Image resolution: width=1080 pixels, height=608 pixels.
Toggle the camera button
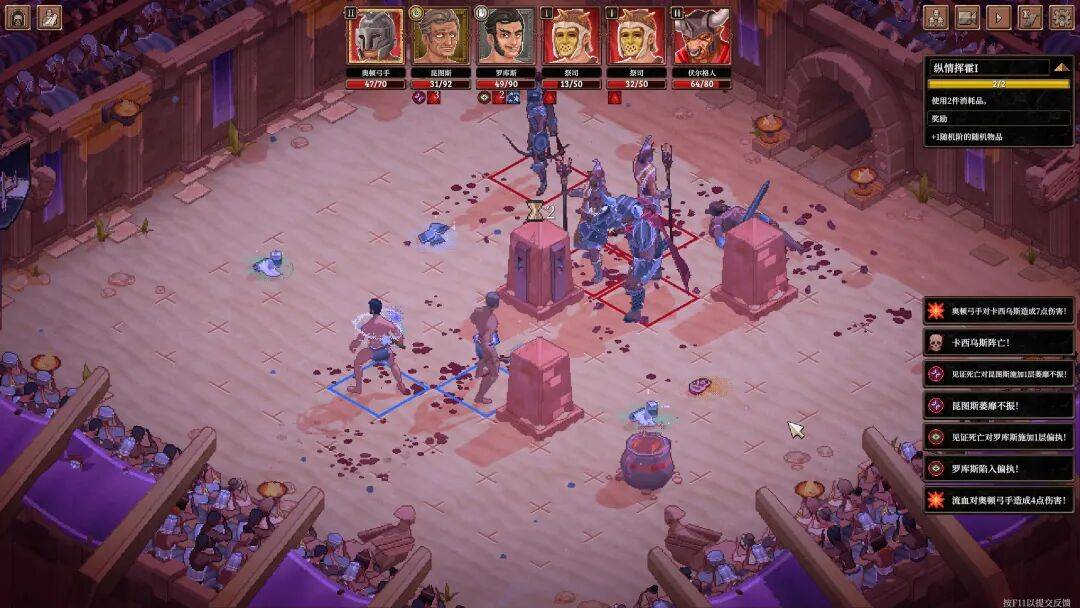click(967, 17)
